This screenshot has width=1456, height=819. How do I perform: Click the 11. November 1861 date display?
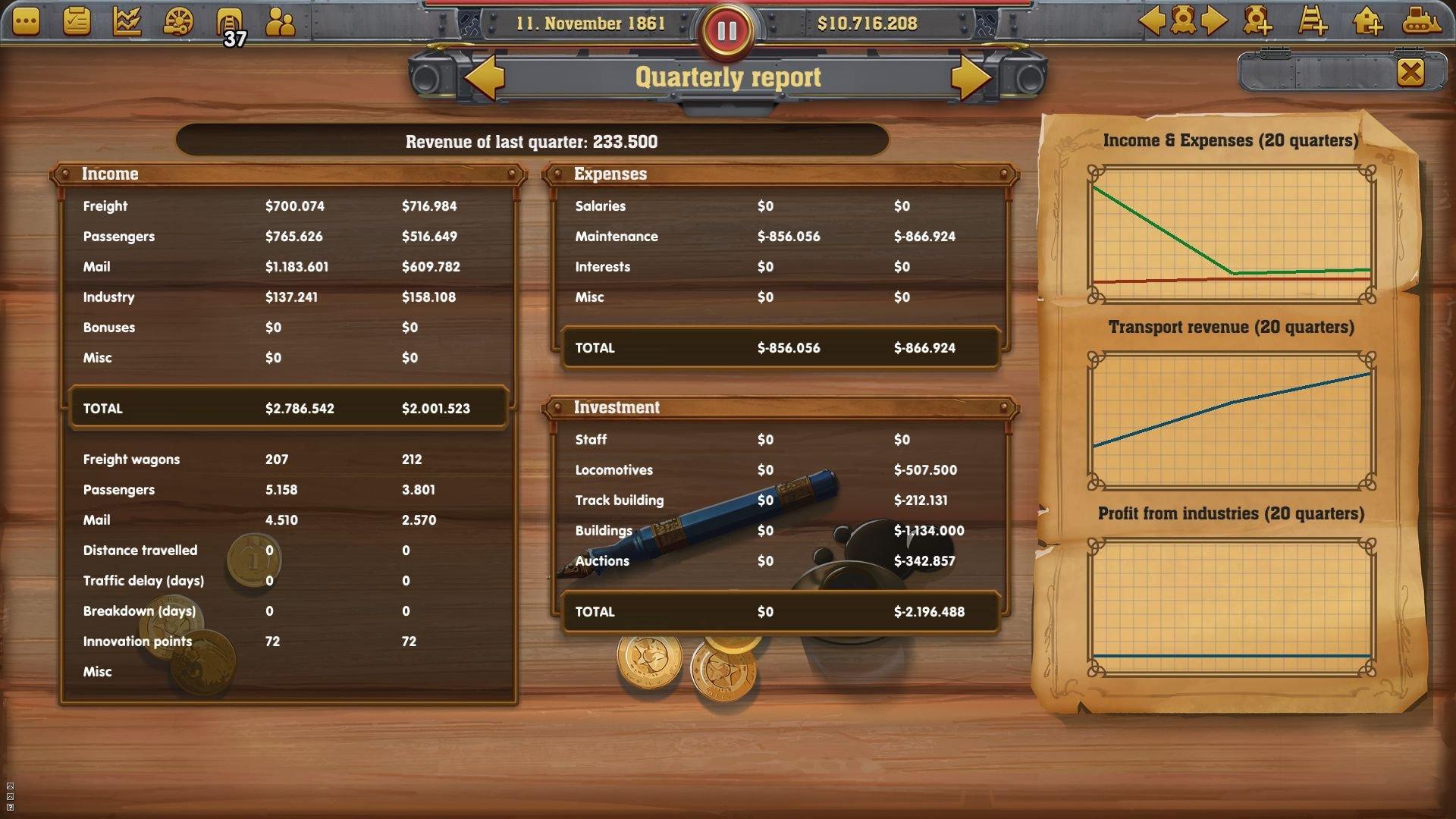(593, 23)
